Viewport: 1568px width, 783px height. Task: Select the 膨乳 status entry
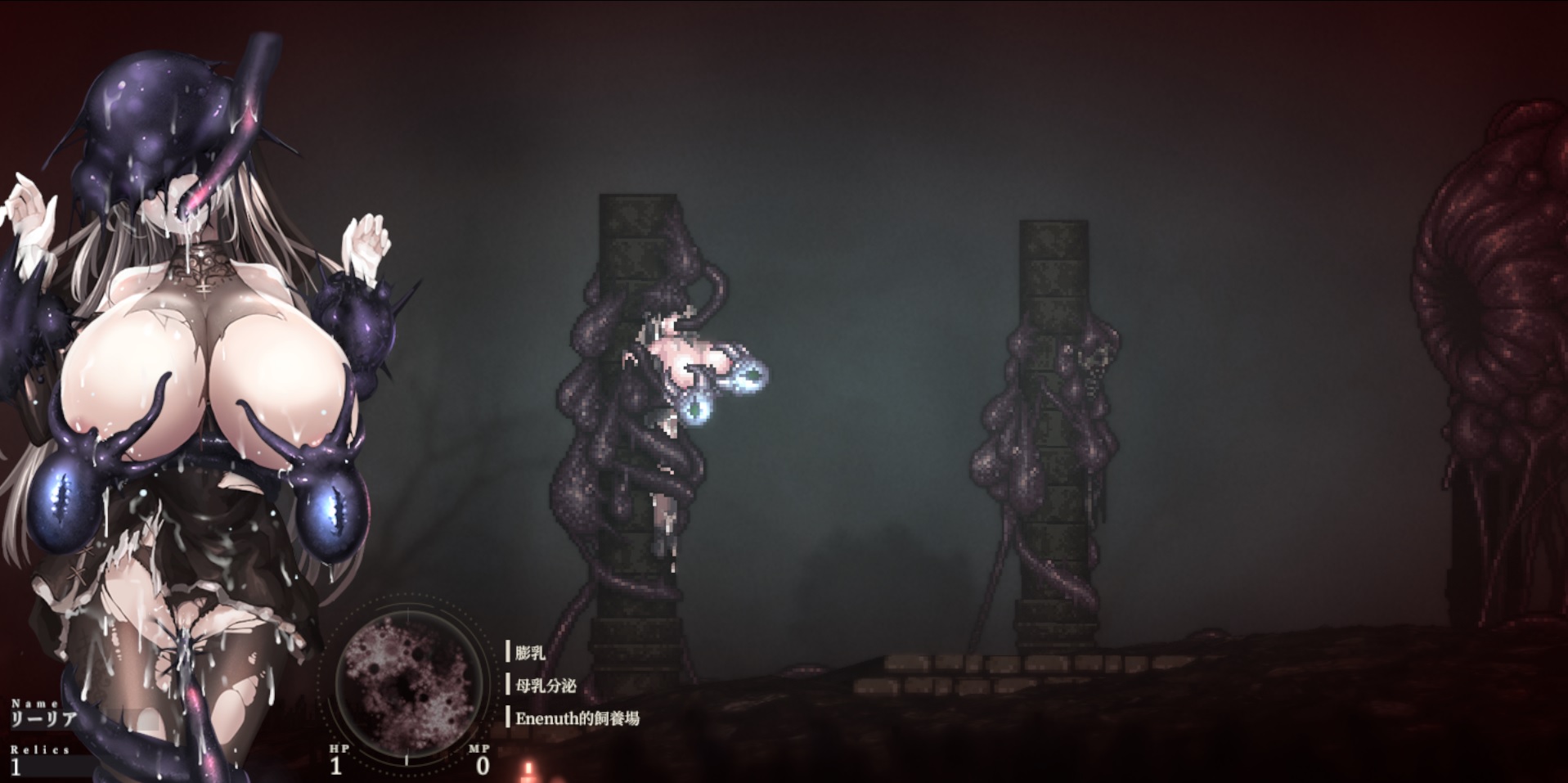[530, 653]
